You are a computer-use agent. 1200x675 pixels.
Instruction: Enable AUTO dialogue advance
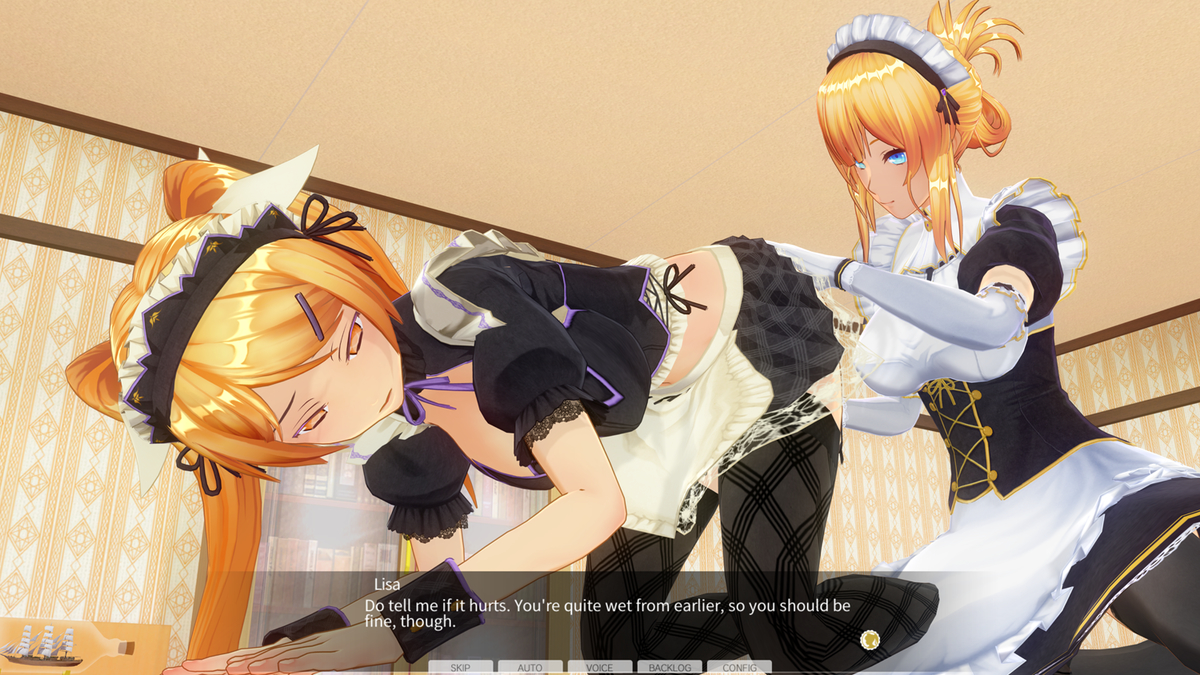click(x=530, y=667)
